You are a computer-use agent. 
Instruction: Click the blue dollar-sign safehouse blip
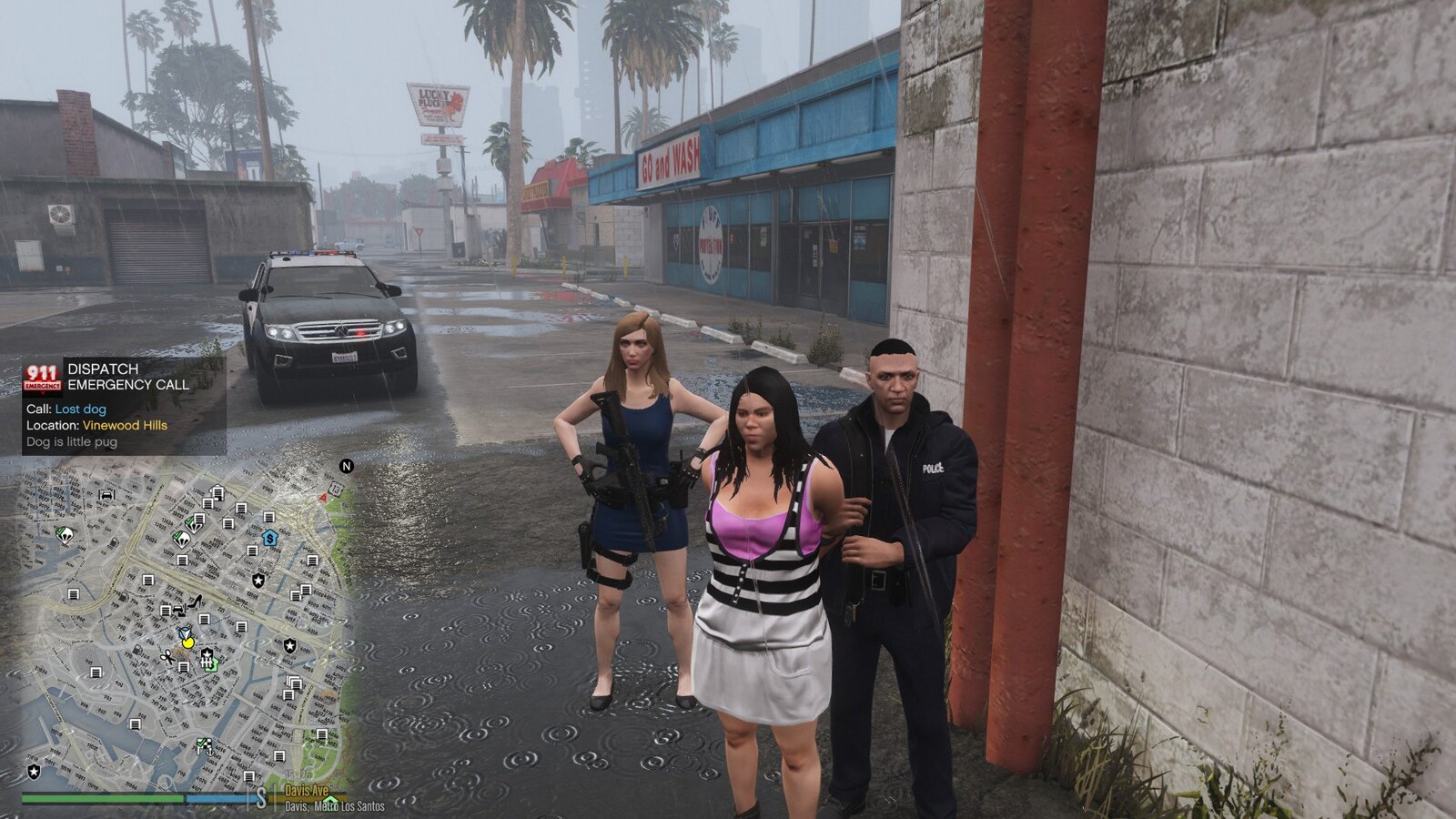(268, 538)
